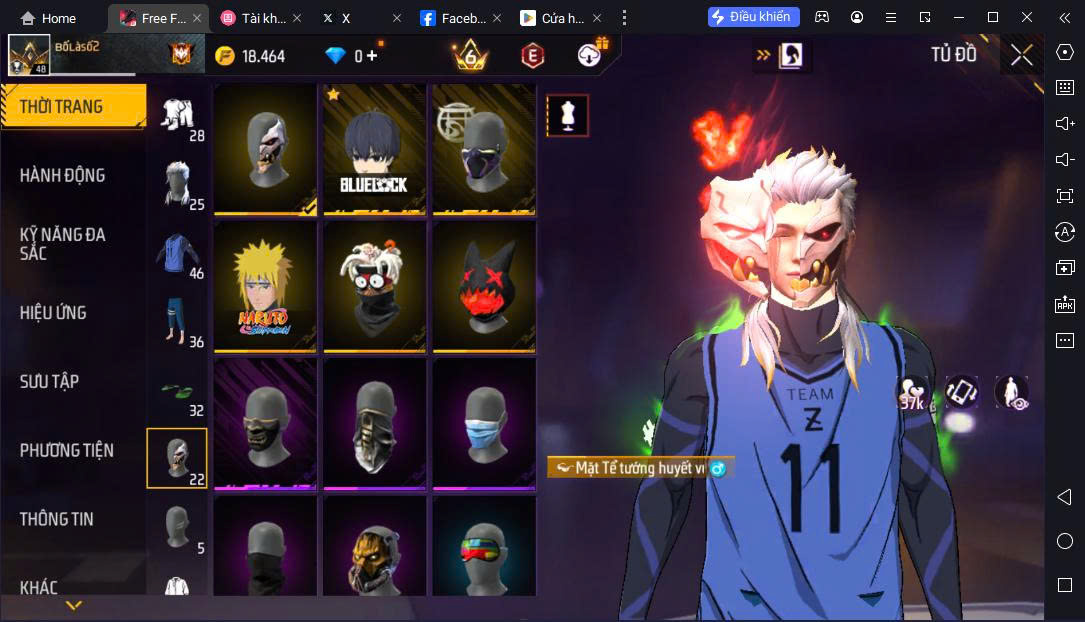This screenshot has width=1085, height=622.
Task: Click the mannequin outfit preset icon
Action: click(x=567, y=115)
